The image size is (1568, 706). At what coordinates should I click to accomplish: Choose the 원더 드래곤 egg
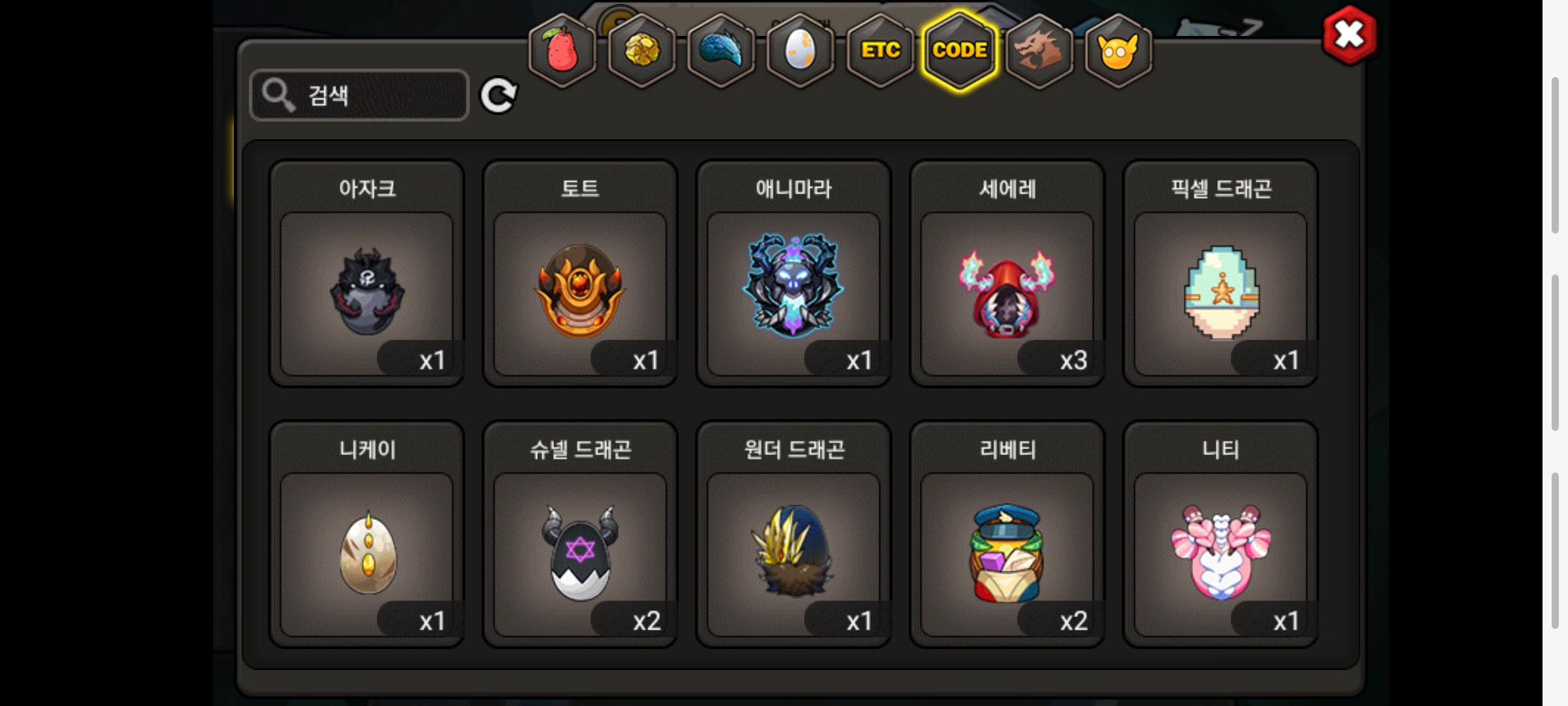pyautogui.click(x=793, y=553)
